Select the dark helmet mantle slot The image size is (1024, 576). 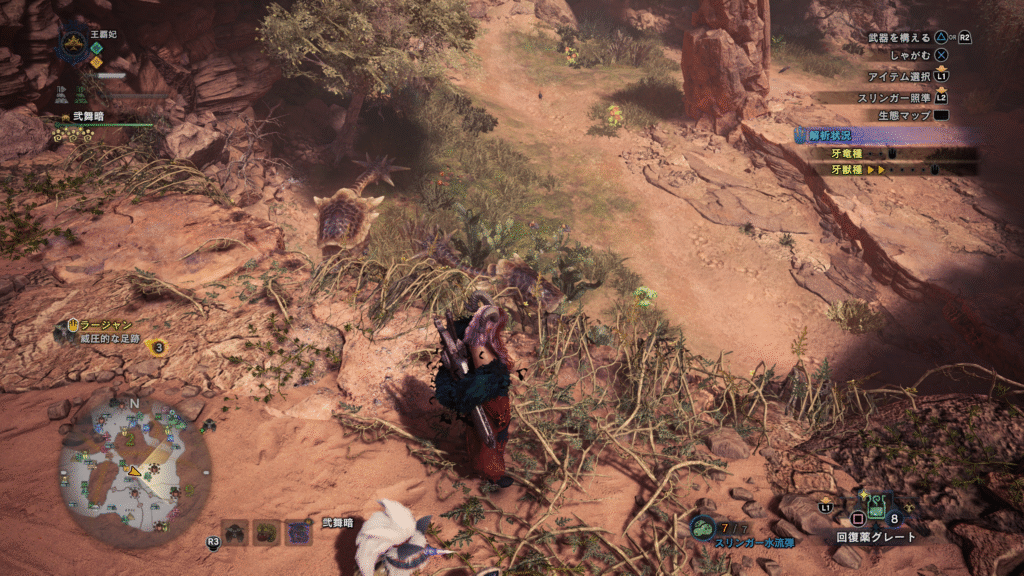click(x=235, y=532)
